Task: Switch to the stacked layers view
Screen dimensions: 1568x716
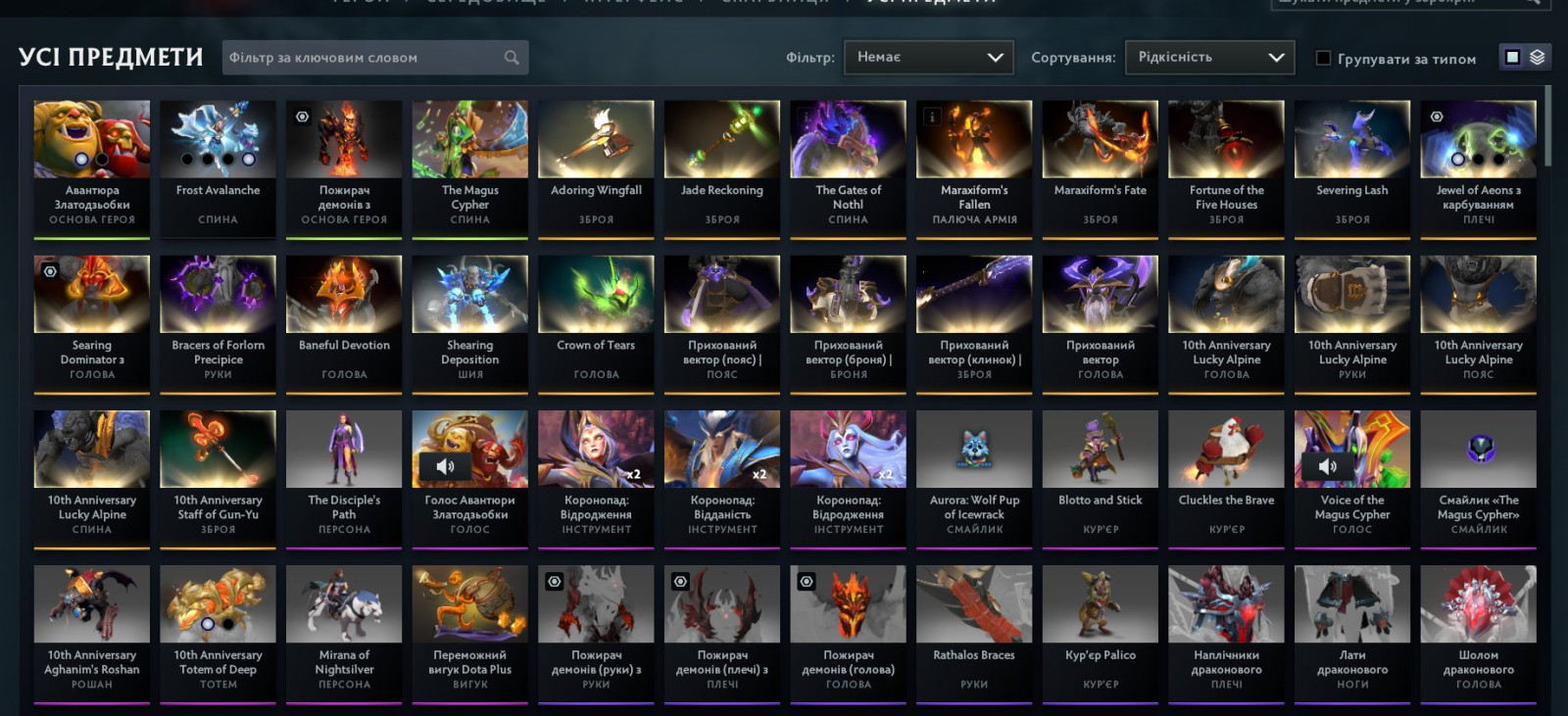Action: tap(1538, 58)
